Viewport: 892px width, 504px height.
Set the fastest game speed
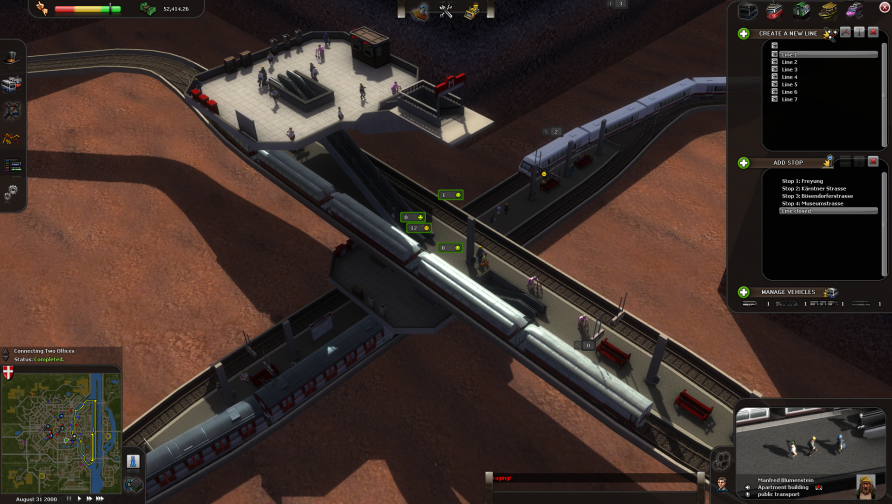pyautogui.click(x=101, y=497)
